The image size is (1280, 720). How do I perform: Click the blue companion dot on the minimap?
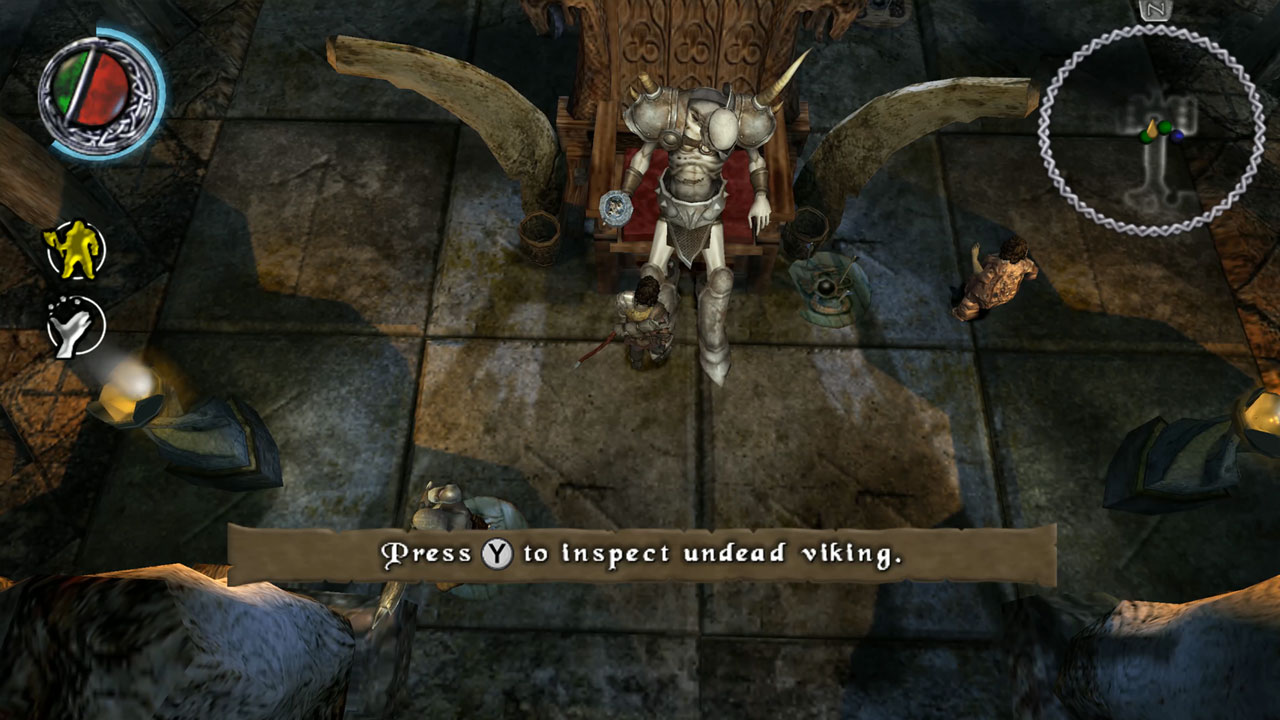[x=1177, y=136]
